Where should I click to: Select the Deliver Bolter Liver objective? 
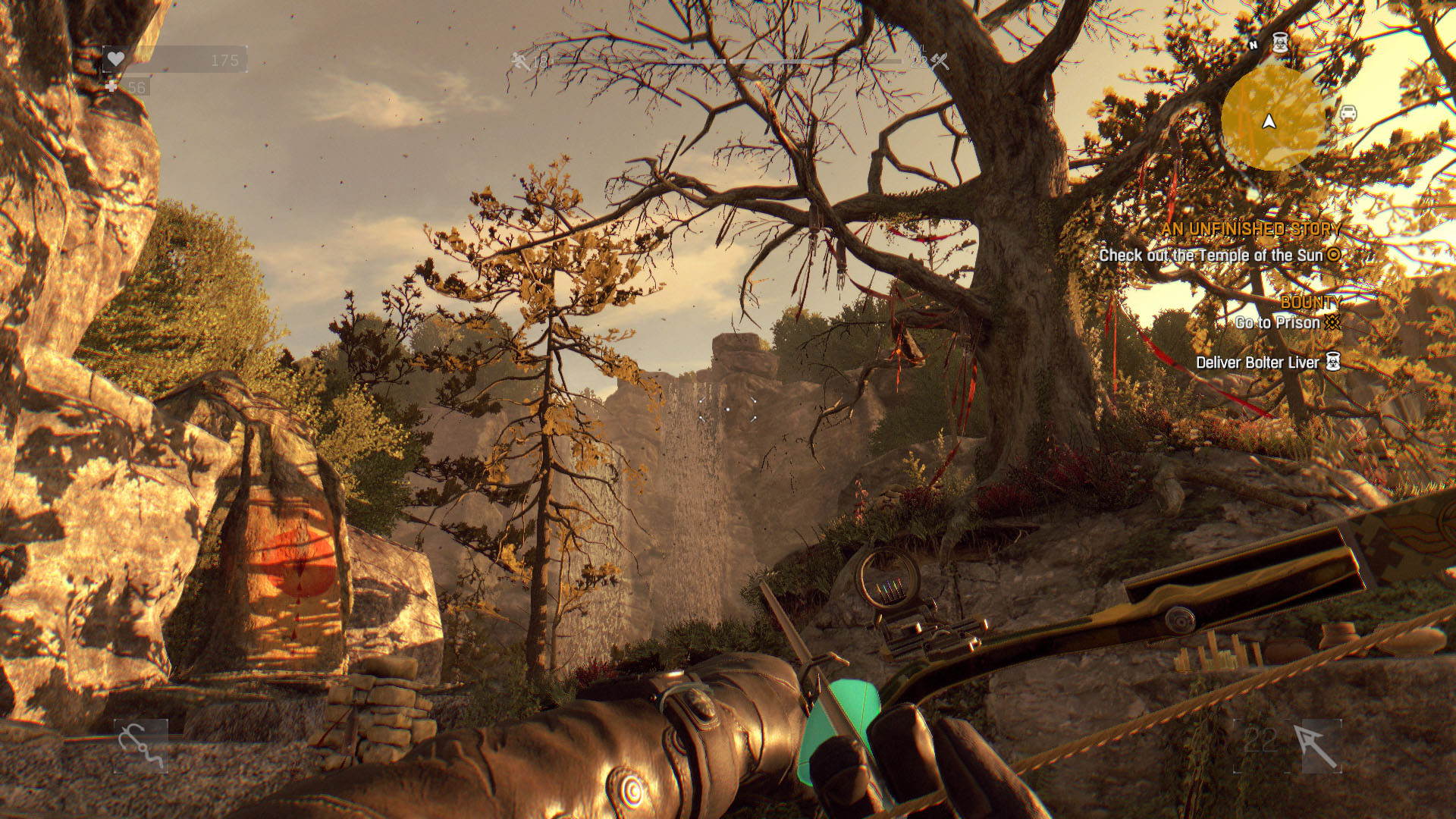click(1258, 362)
